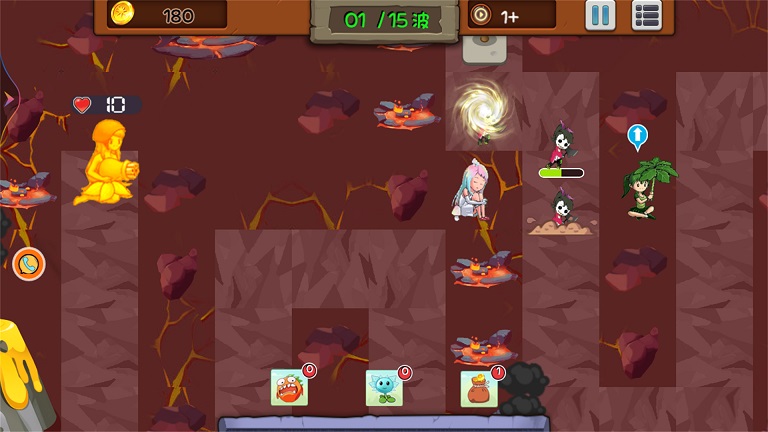768x432 pixels.
Task: Open the list menu button
Action: [647, 15]
